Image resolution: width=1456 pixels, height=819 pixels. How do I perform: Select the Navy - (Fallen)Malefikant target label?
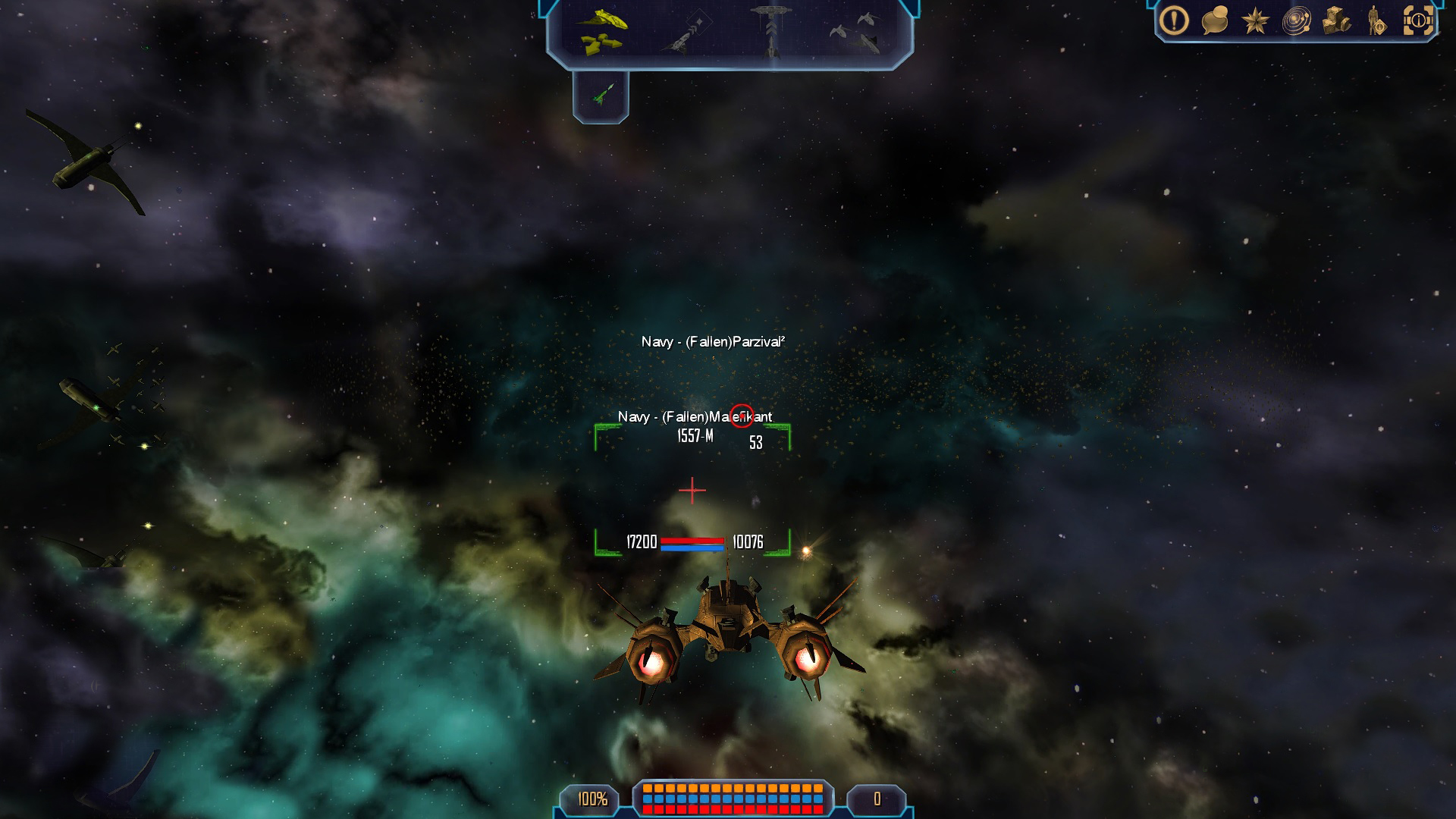695,417
